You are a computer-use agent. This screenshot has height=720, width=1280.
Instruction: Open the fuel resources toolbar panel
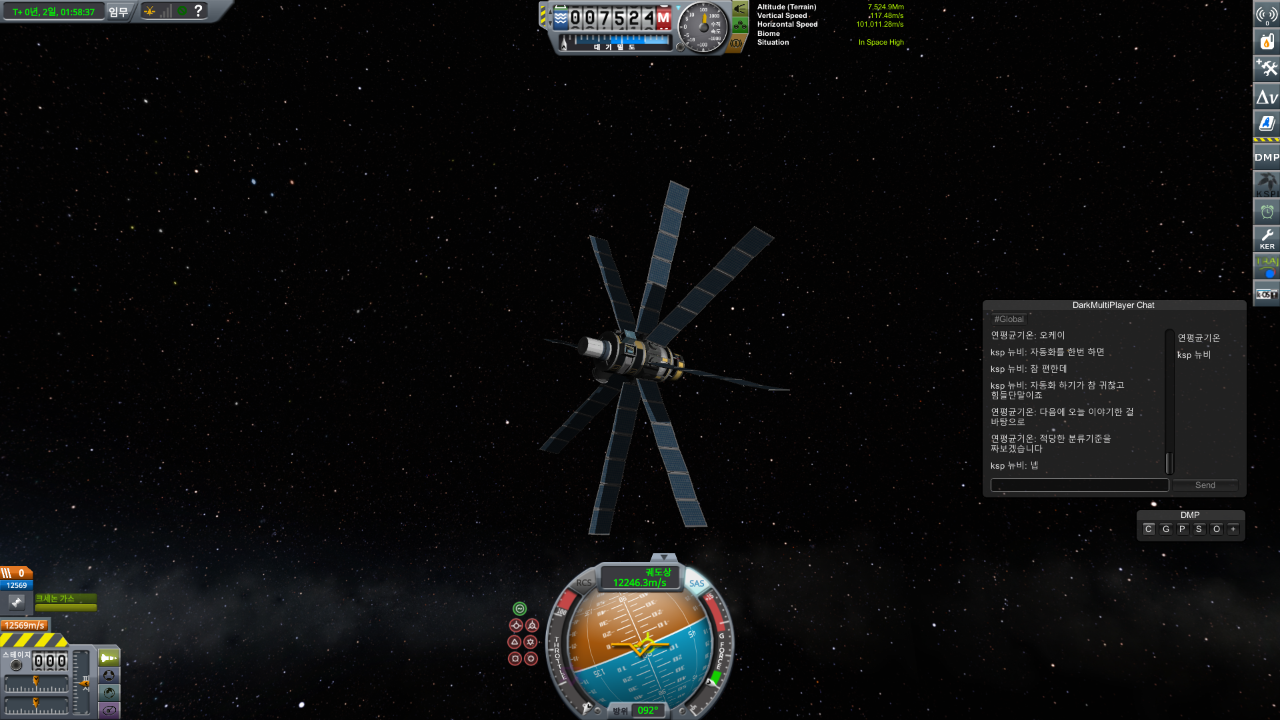click(1267, 41)
